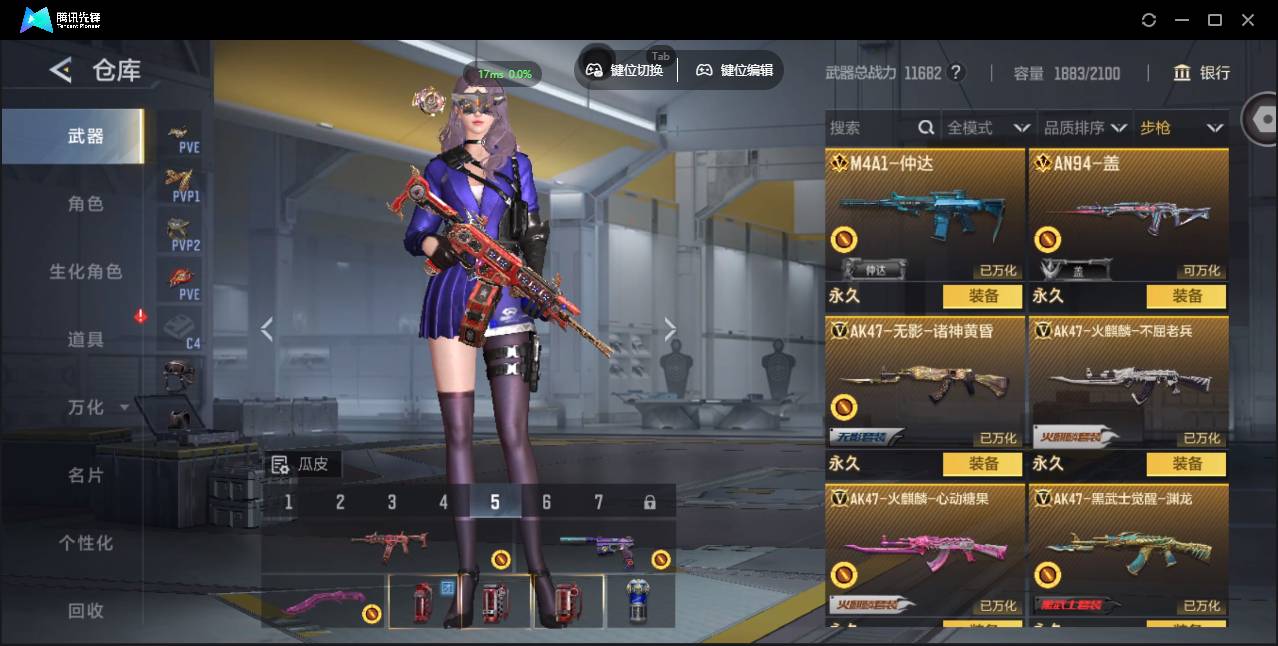The width and height of the screenshot is (1278, 646).
Task: Open the 名片 category
Action: point(85,476)
